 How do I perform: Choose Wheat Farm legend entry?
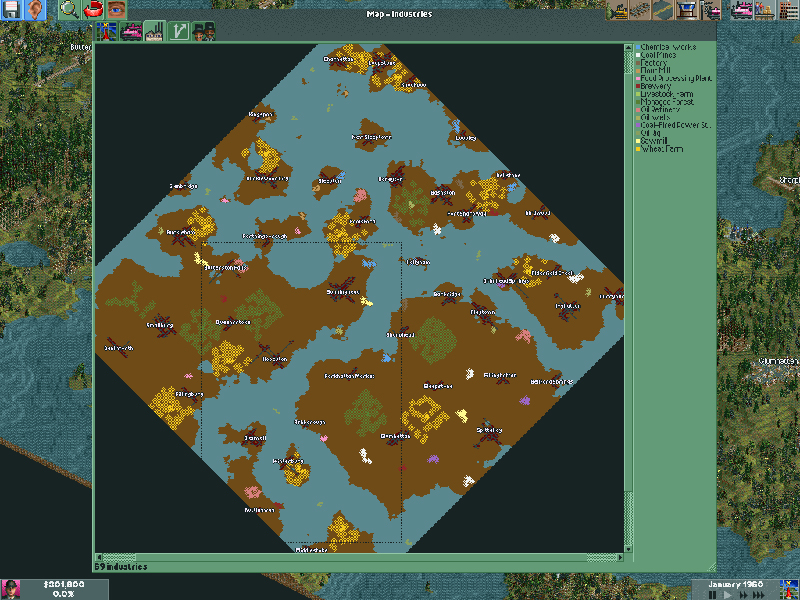coord(660,148)
